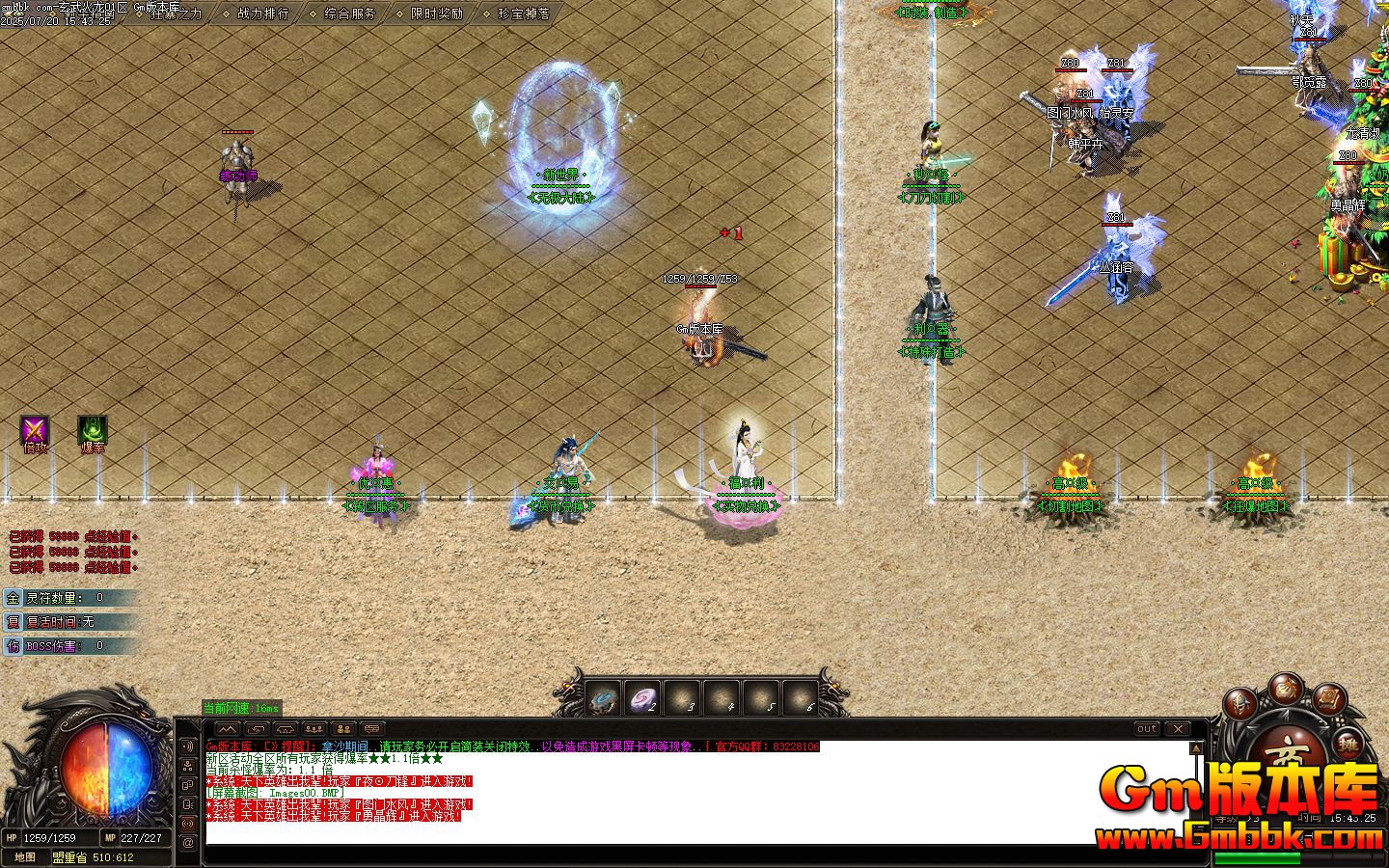The image size is (1389, 868).
Task: Click the central 商 shop emblem
Action: tap(1288, 751)
